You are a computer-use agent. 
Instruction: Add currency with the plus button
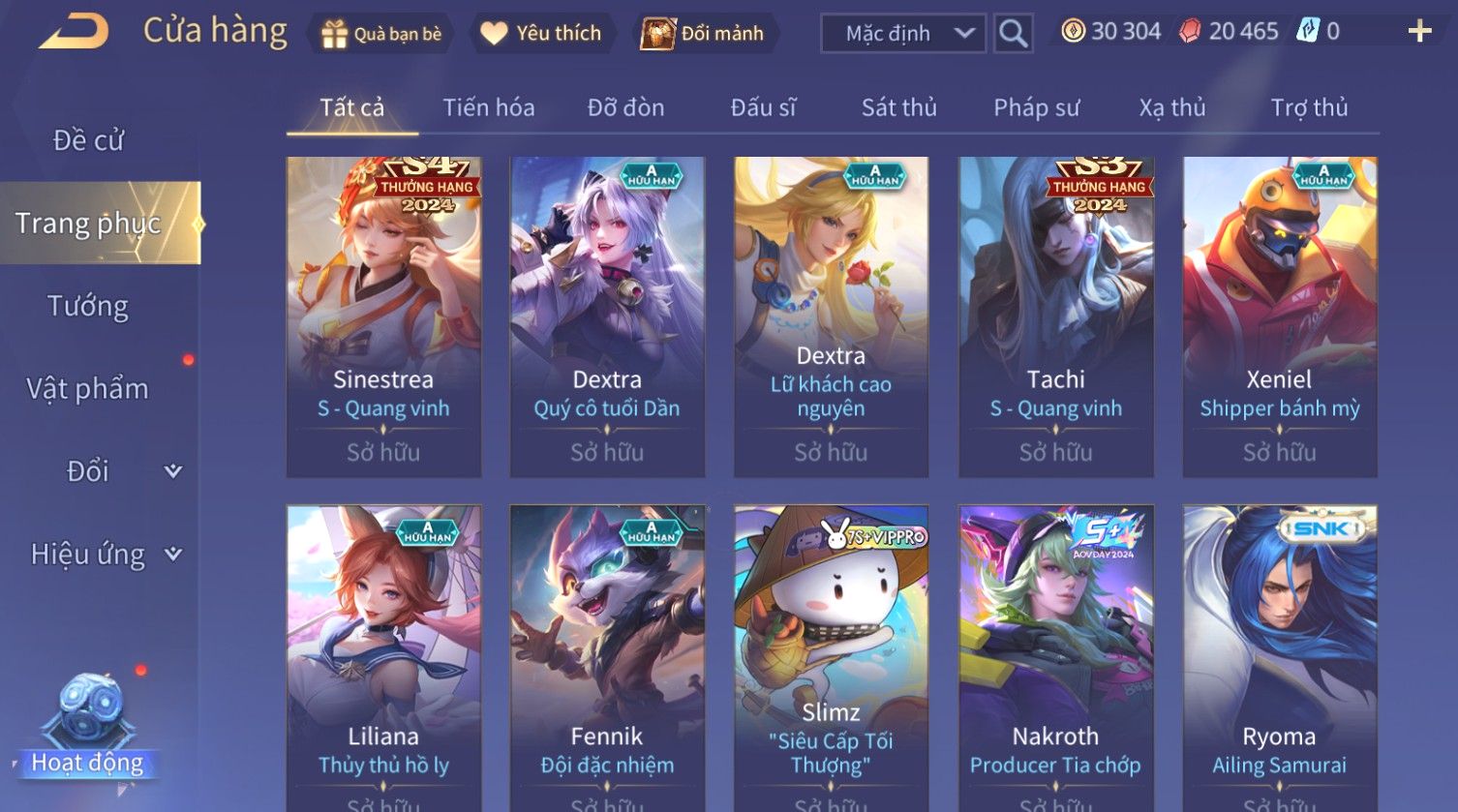[1419, 32]
